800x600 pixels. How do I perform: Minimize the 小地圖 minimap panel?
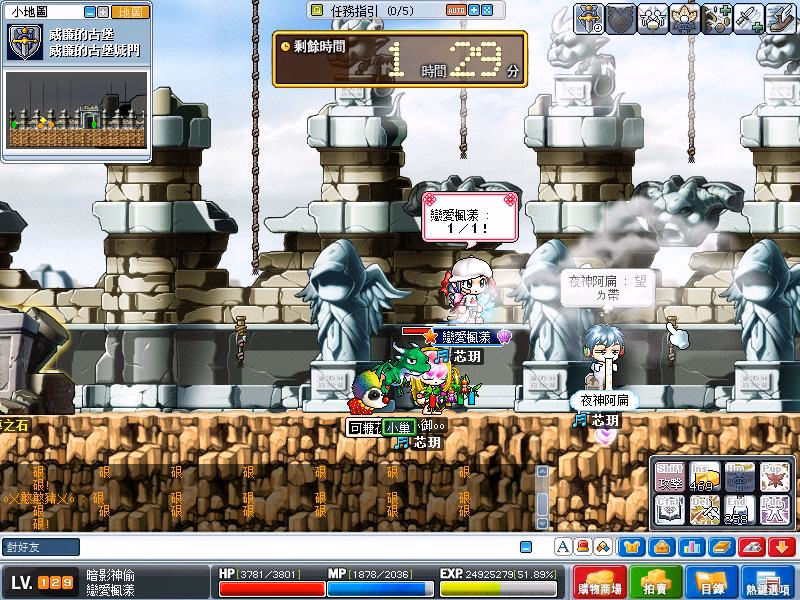pyautogui.click(x=91, y=12)
